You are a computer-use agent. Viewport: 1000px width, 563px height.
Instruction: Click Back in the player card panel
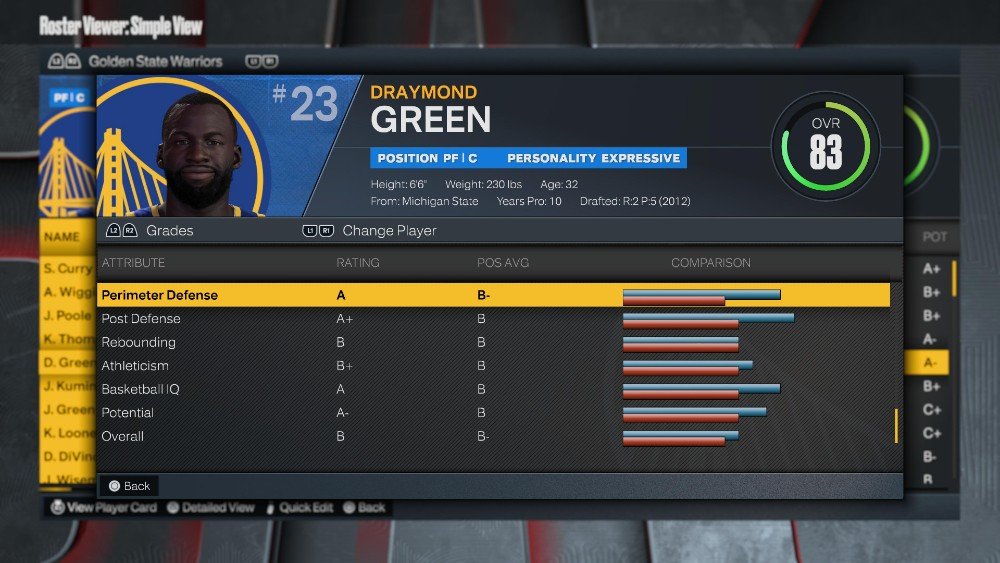(x=129, y=486)
